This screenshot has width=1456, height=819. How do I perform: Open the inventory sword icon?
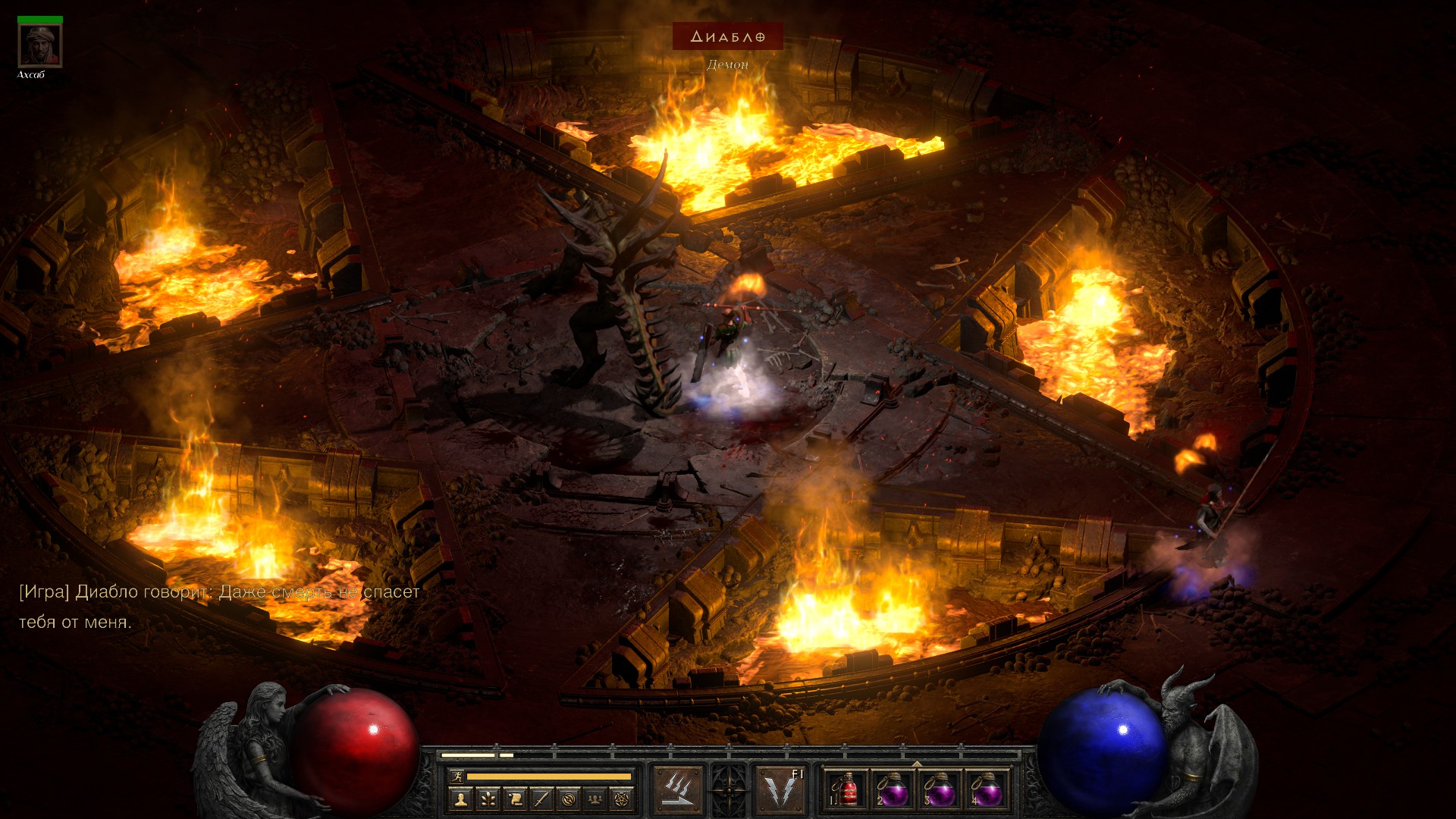click(541, 799)
